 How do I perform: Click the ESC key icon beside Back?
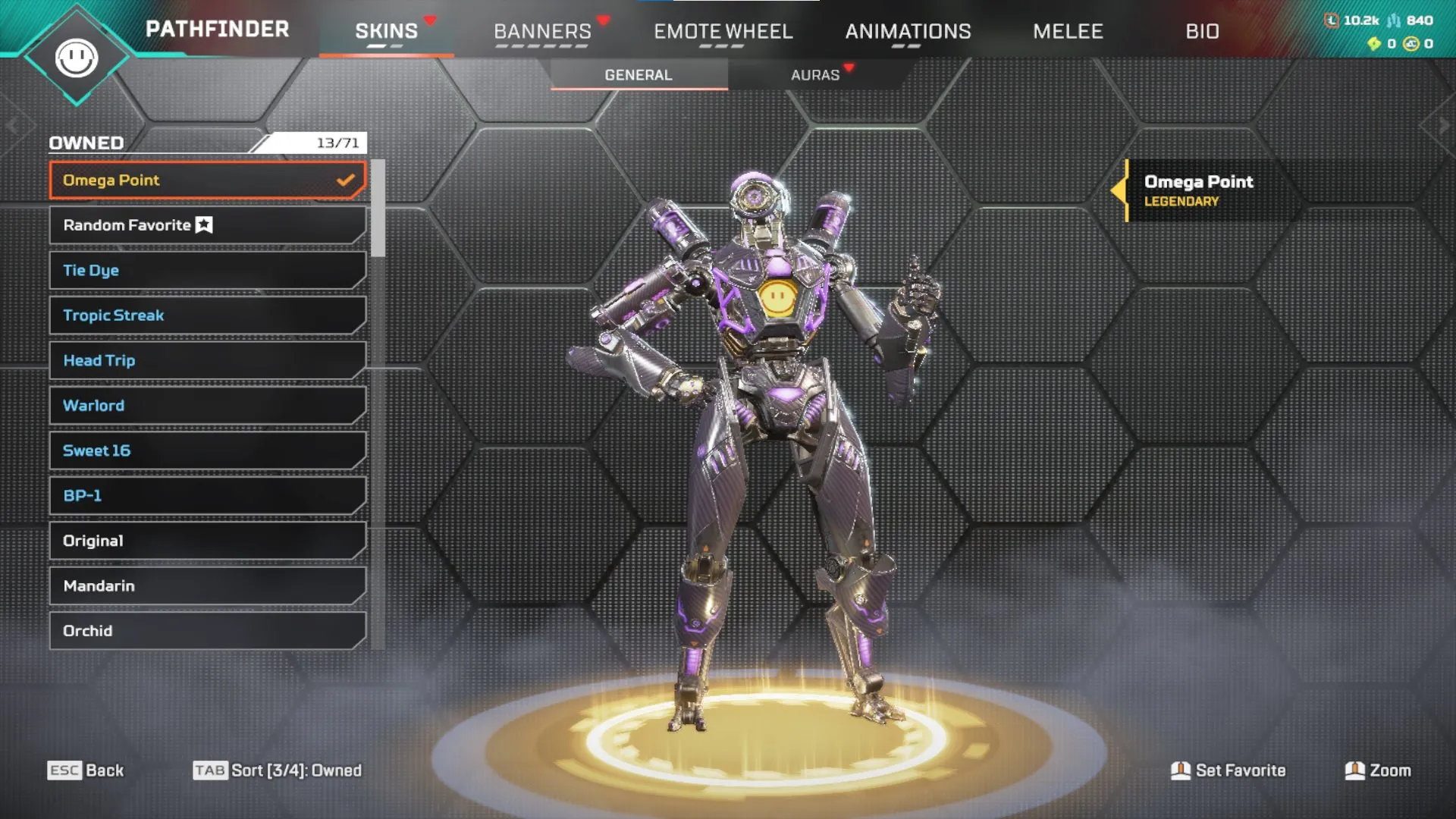(67, 770)
